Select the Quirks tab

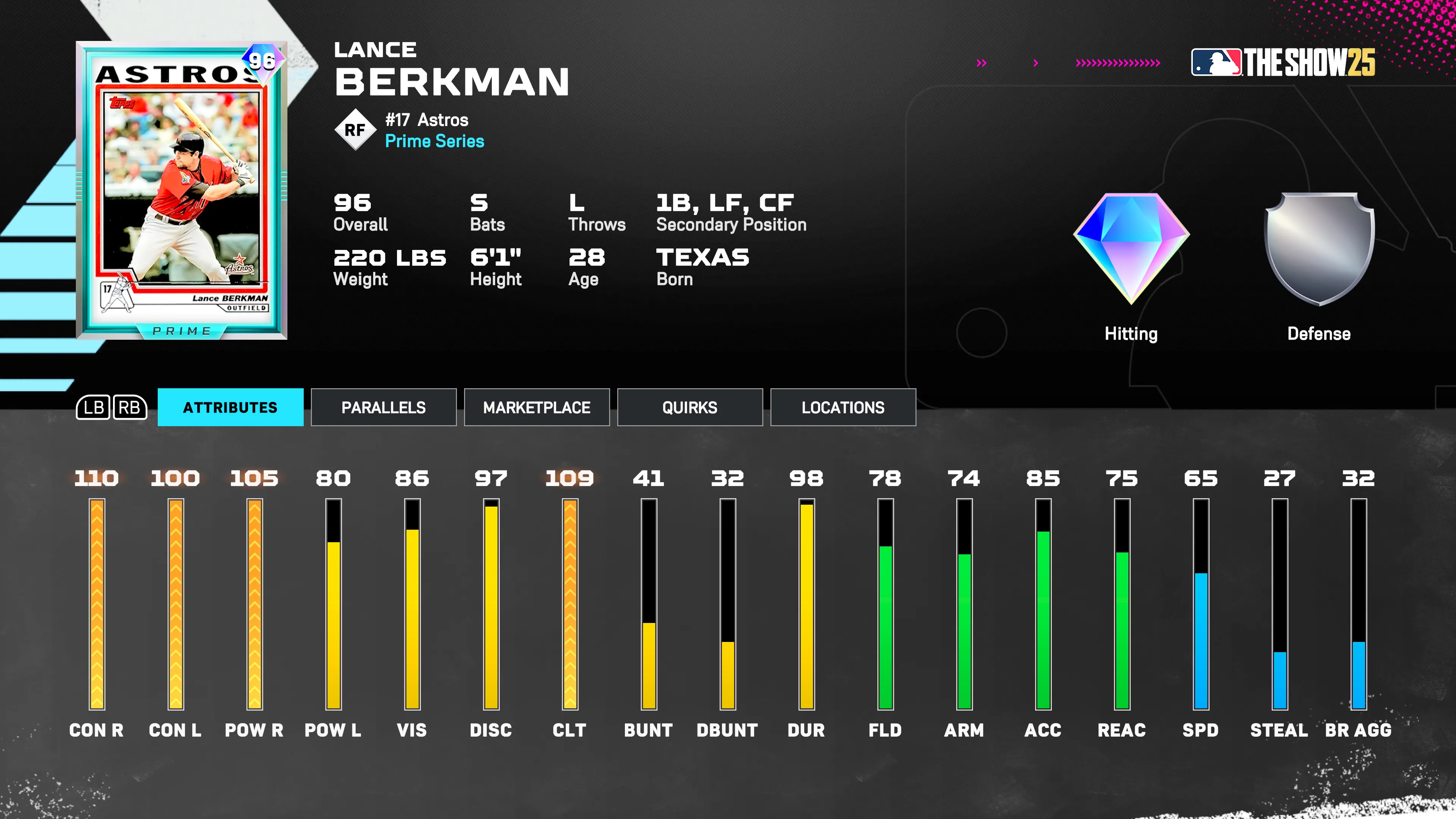coord(690,407)
